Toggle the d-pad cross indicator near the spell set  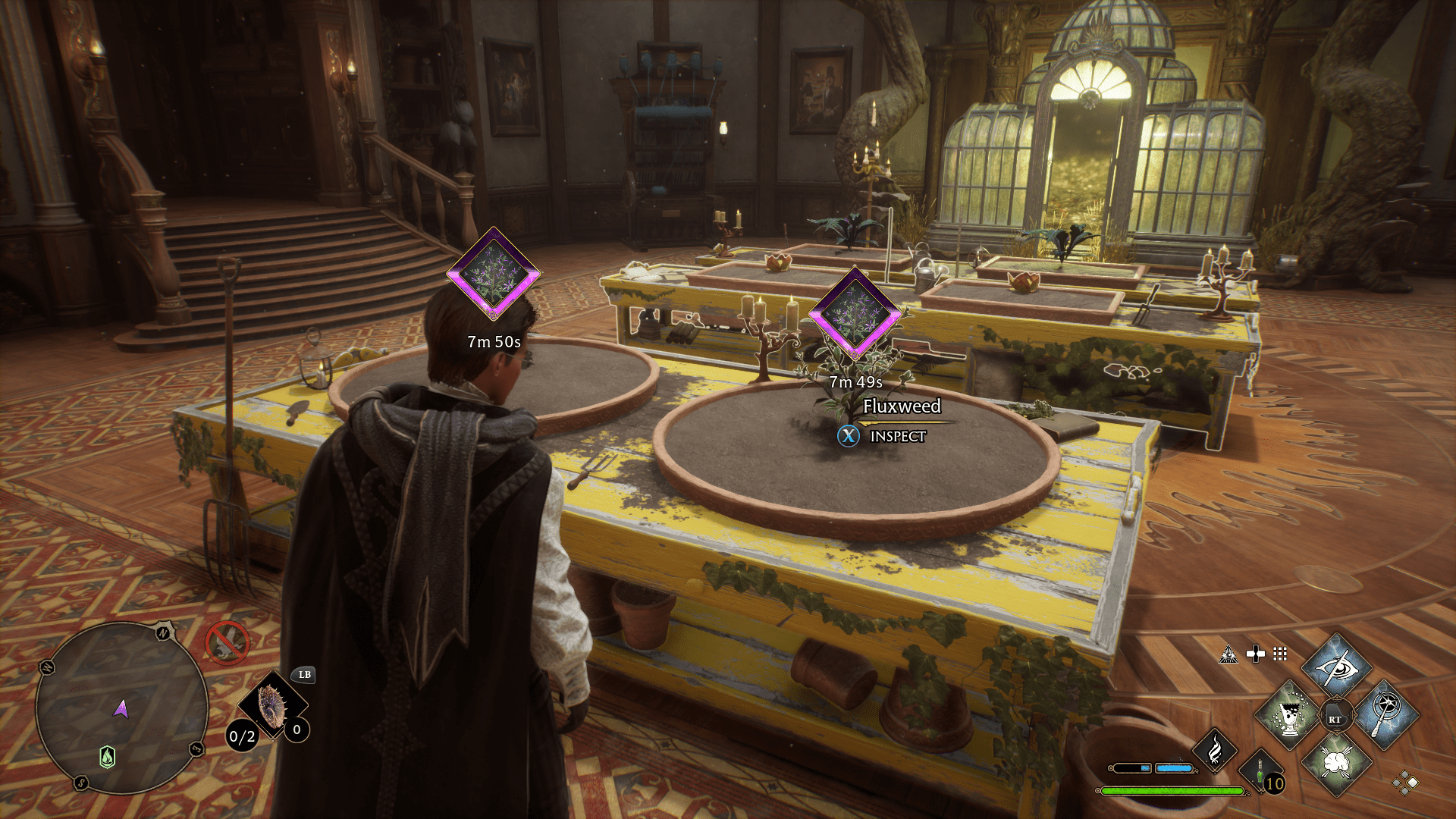[1256, 654]
